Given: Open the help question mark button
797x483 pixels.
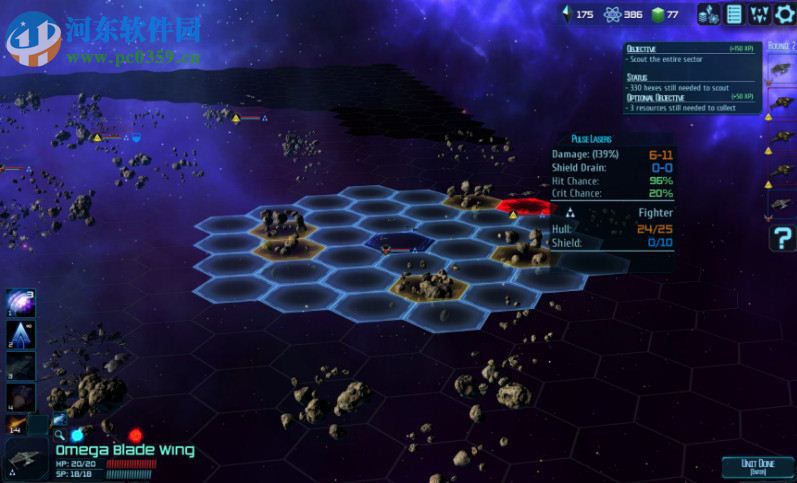Looking at the screenshot, I should pyautogui.click(x=782, y=238).
